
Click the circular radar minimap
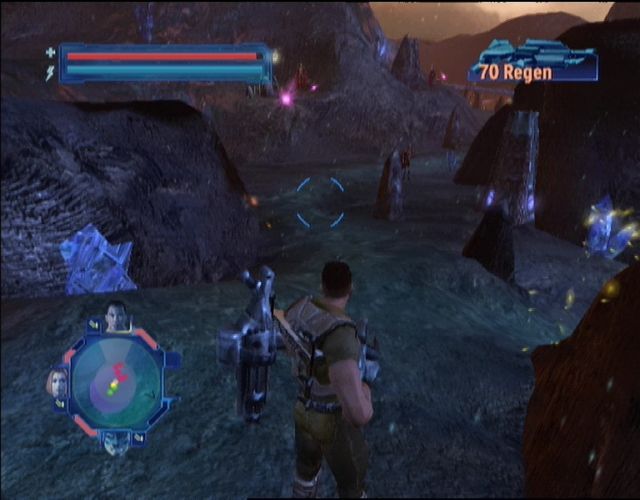[116, 382]
